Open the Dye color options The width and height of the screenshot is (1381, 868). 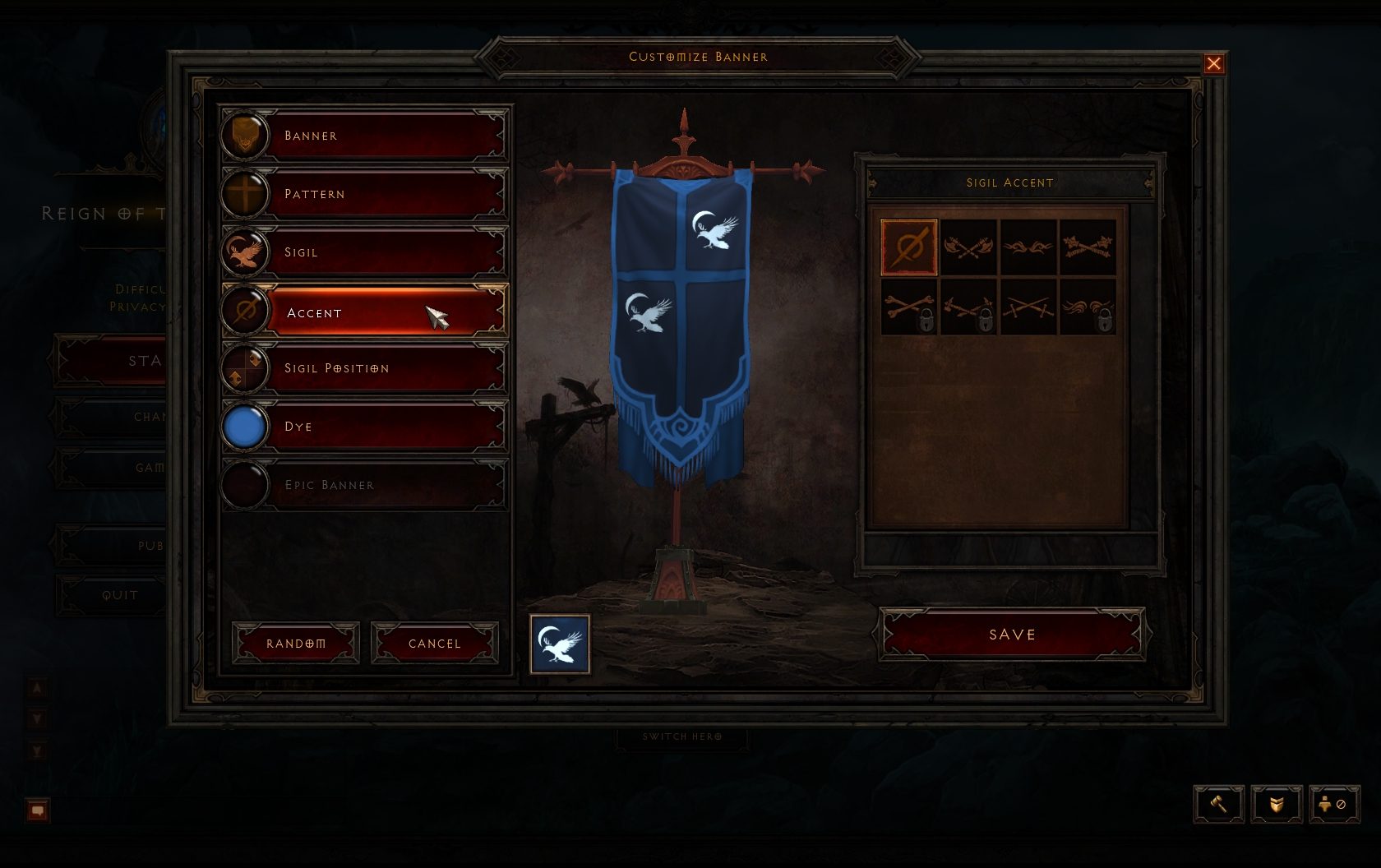363,427
